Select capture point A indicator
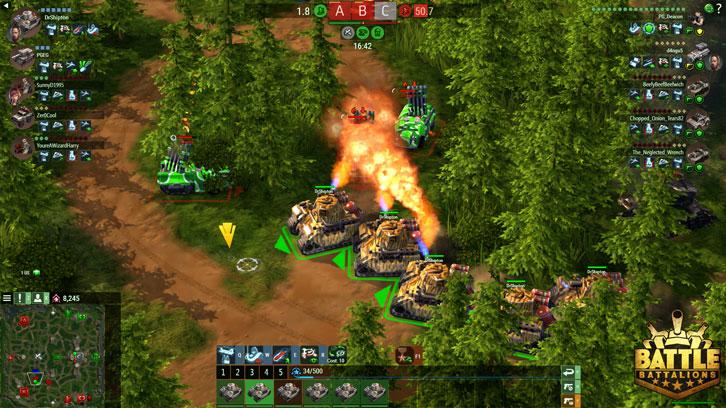The image size is (726, 408). (x=340, y=11)
